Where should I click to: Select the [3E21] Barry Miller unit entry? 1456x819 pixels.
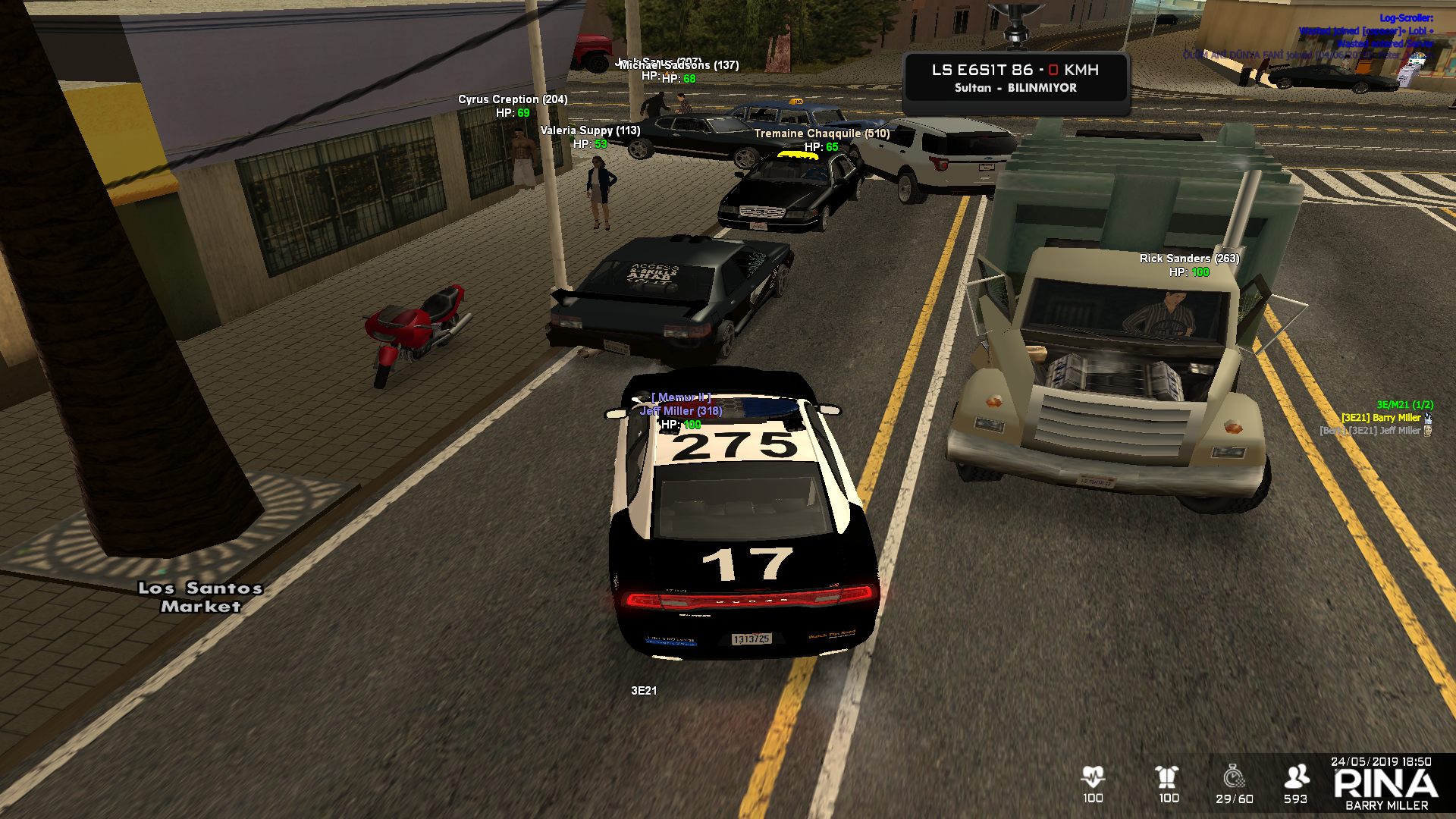[x=1381, y=418]
